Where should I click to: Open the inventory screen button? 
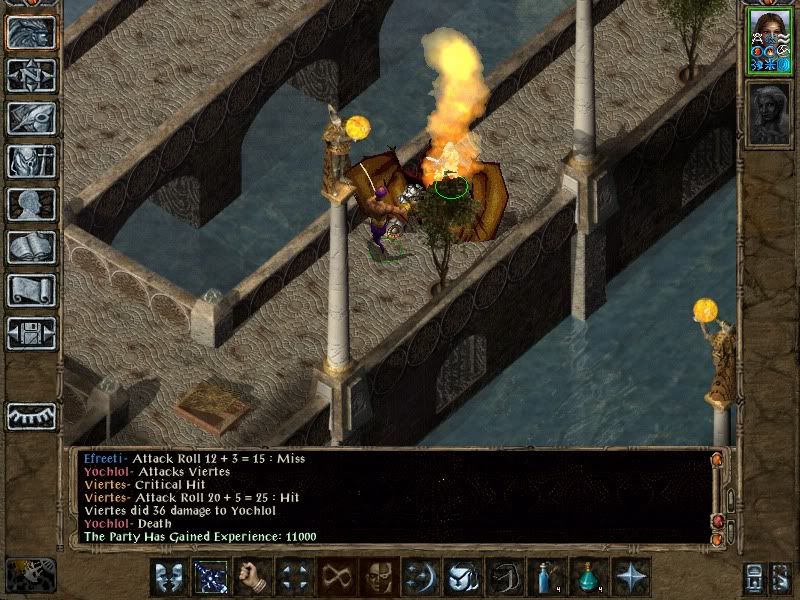tap(31, 161)
